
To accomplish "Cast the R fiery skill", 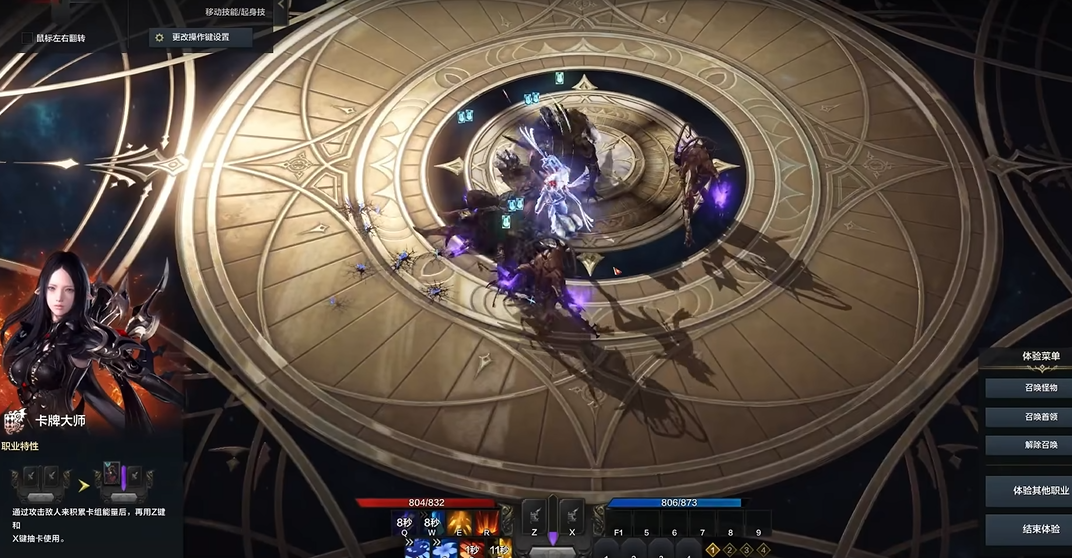I will click(x=487, y=520).
